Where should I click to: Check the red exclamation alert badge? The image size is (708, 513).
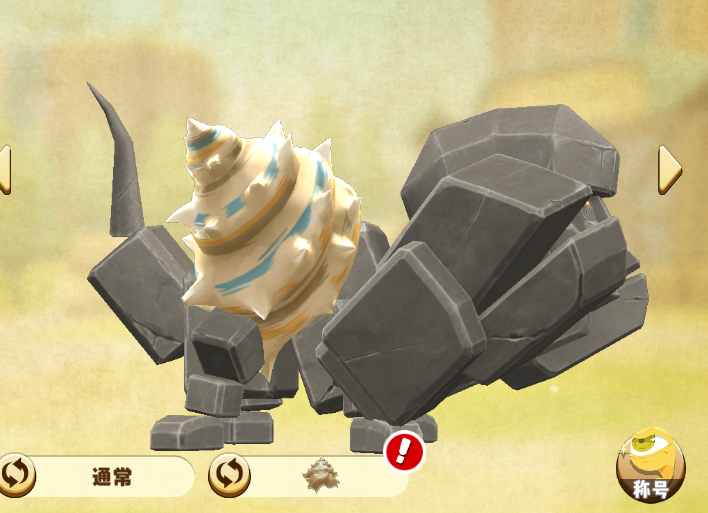(x=404, y=452)
